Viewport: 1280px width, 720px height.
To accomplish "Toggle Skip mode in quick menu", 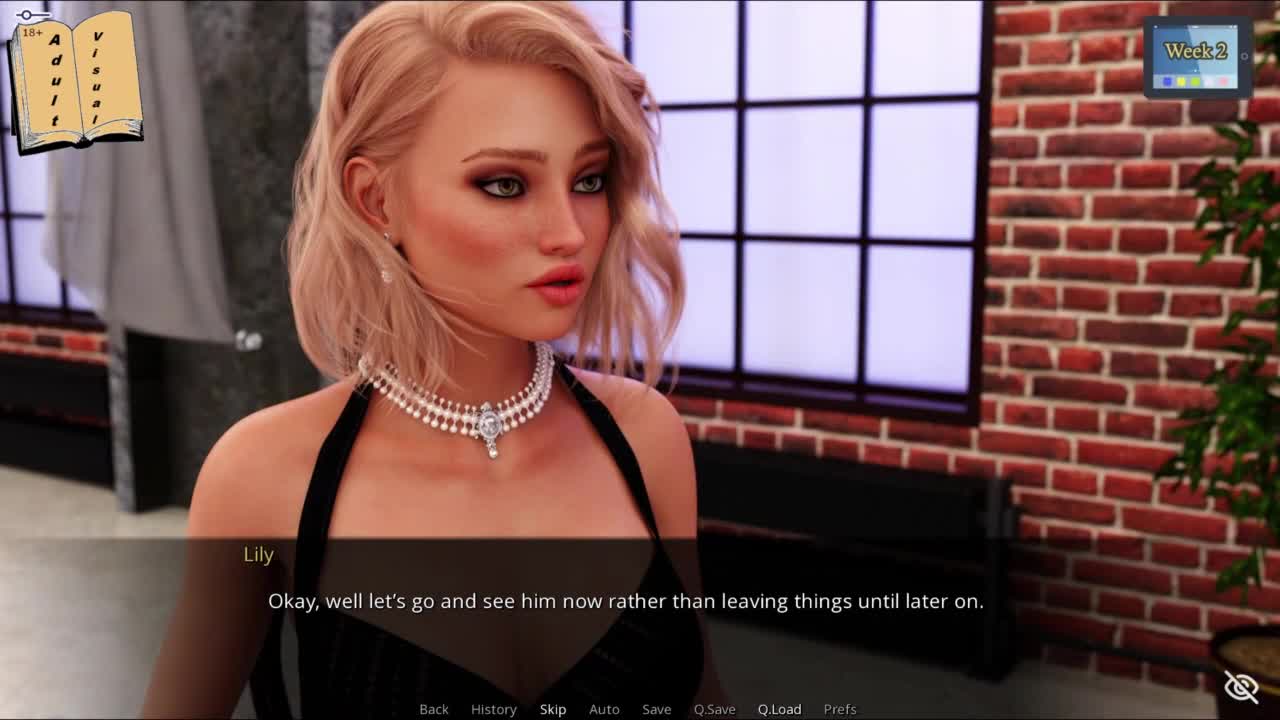I will click(x=553, y=709).
